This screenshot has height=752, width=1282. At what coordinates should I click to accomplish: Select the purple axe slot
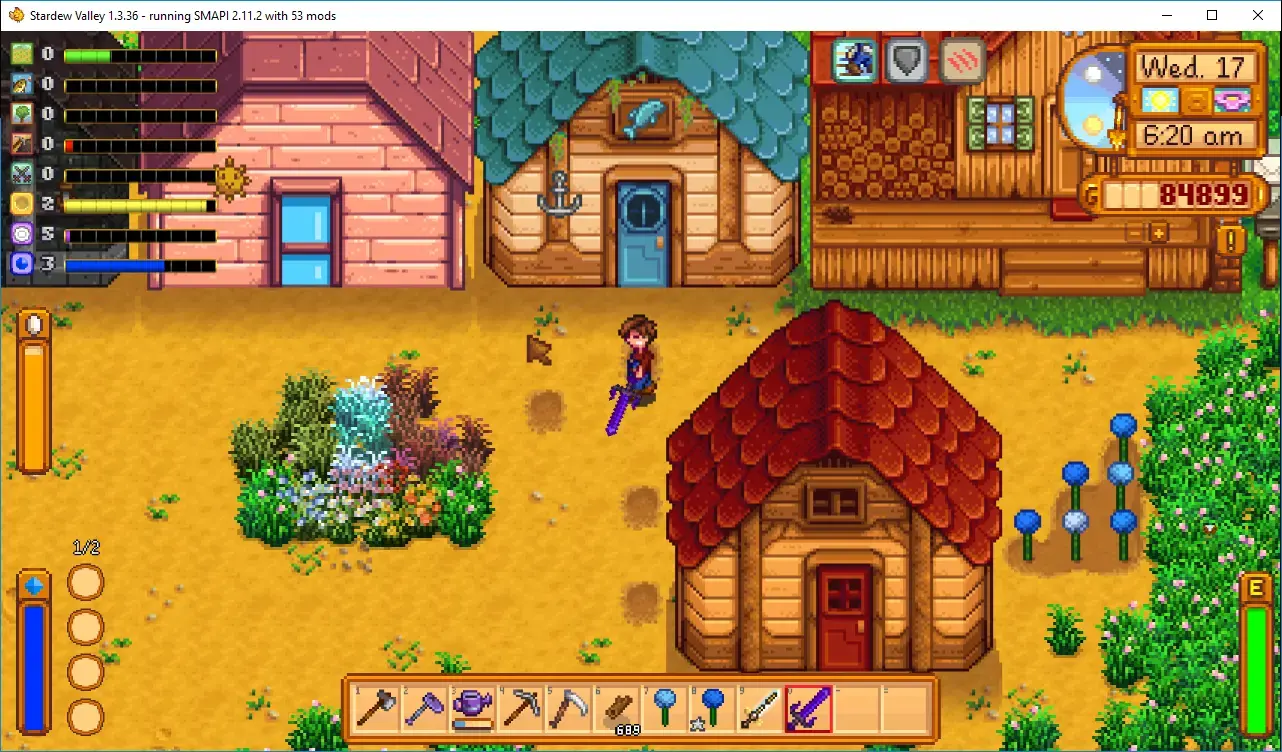[x=422, y=709]
